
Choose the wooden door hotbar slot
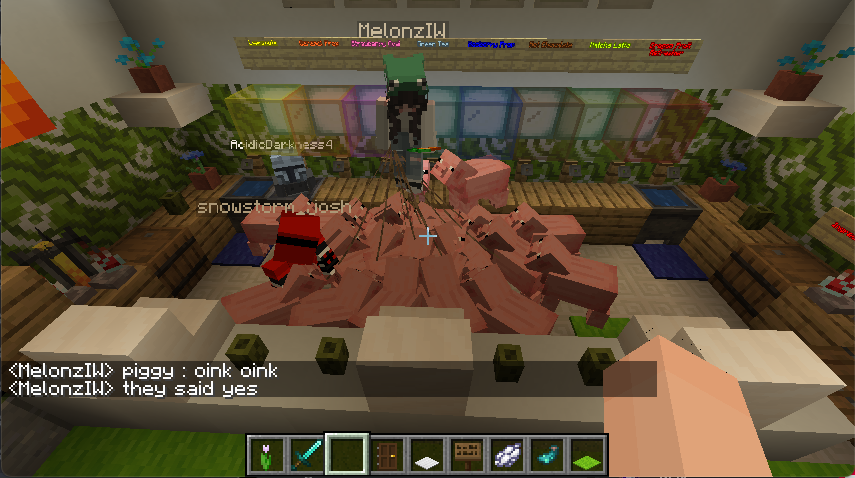point(388,455)
